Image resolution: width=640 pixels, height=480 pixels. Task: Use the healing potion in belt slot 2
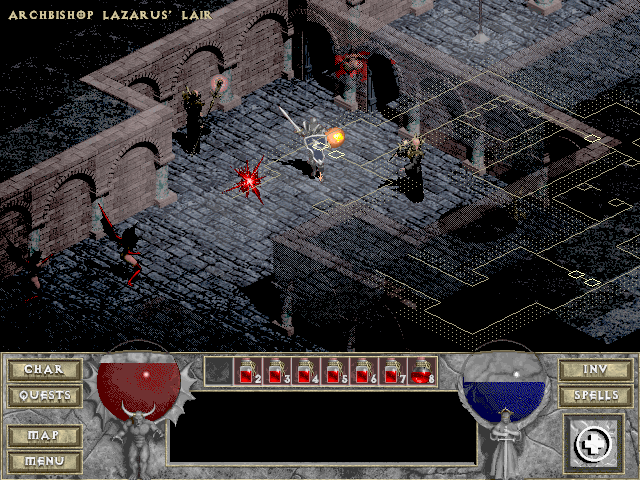(248, 372)
